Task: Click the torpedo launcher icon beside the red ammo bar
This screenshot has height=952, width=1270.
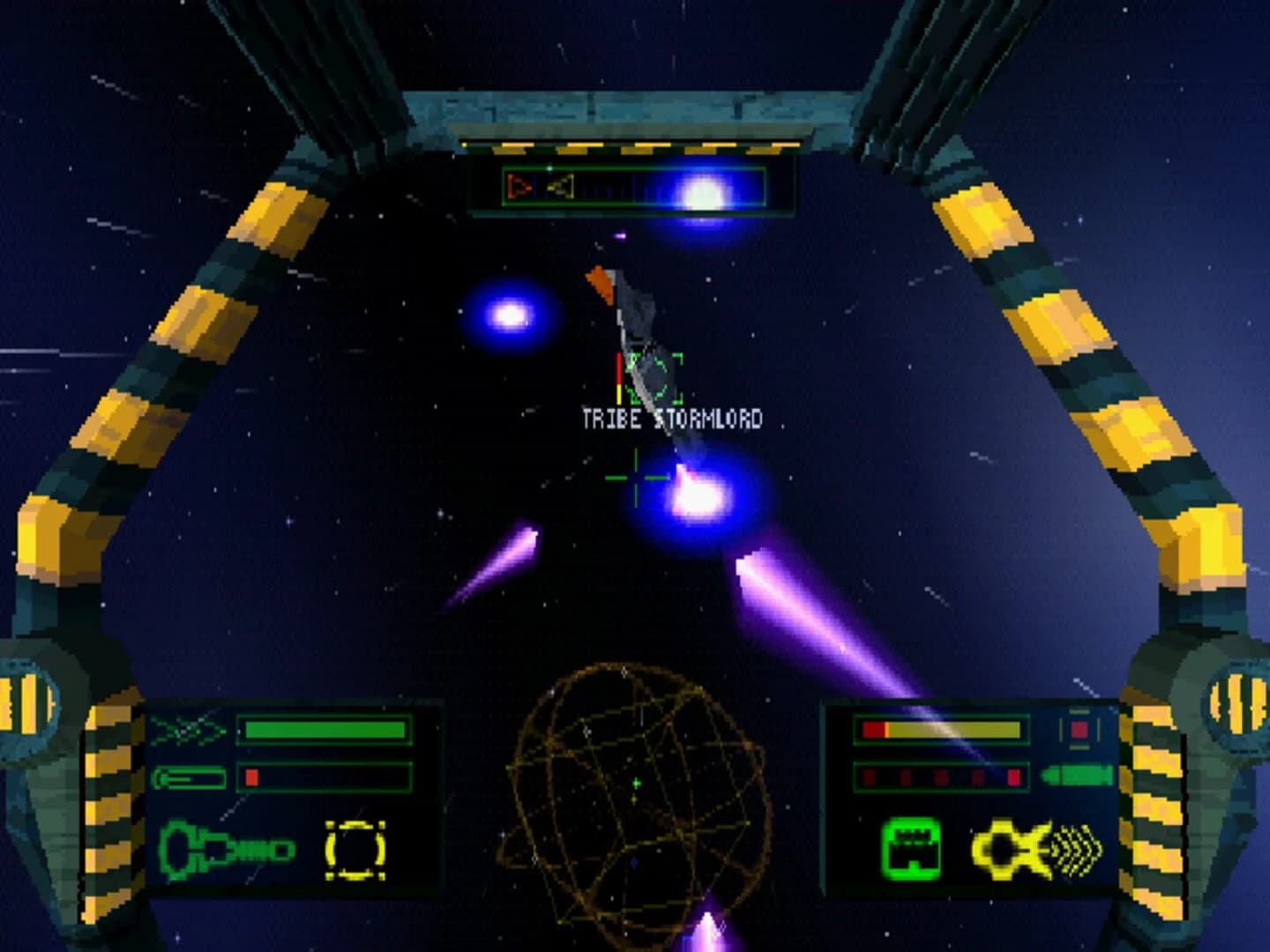Action: click(x=192, y=778)
